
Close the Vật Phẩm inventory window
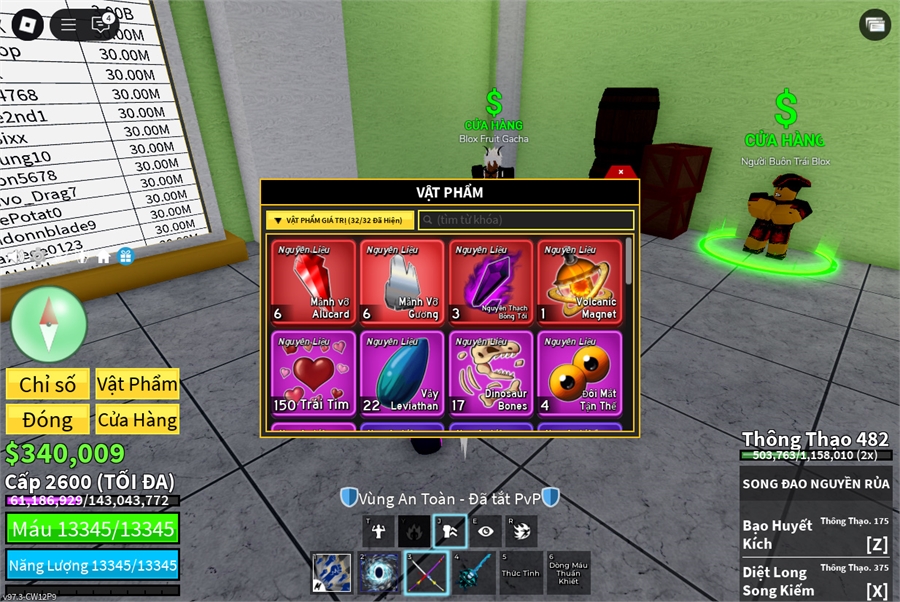coord(621,172)
